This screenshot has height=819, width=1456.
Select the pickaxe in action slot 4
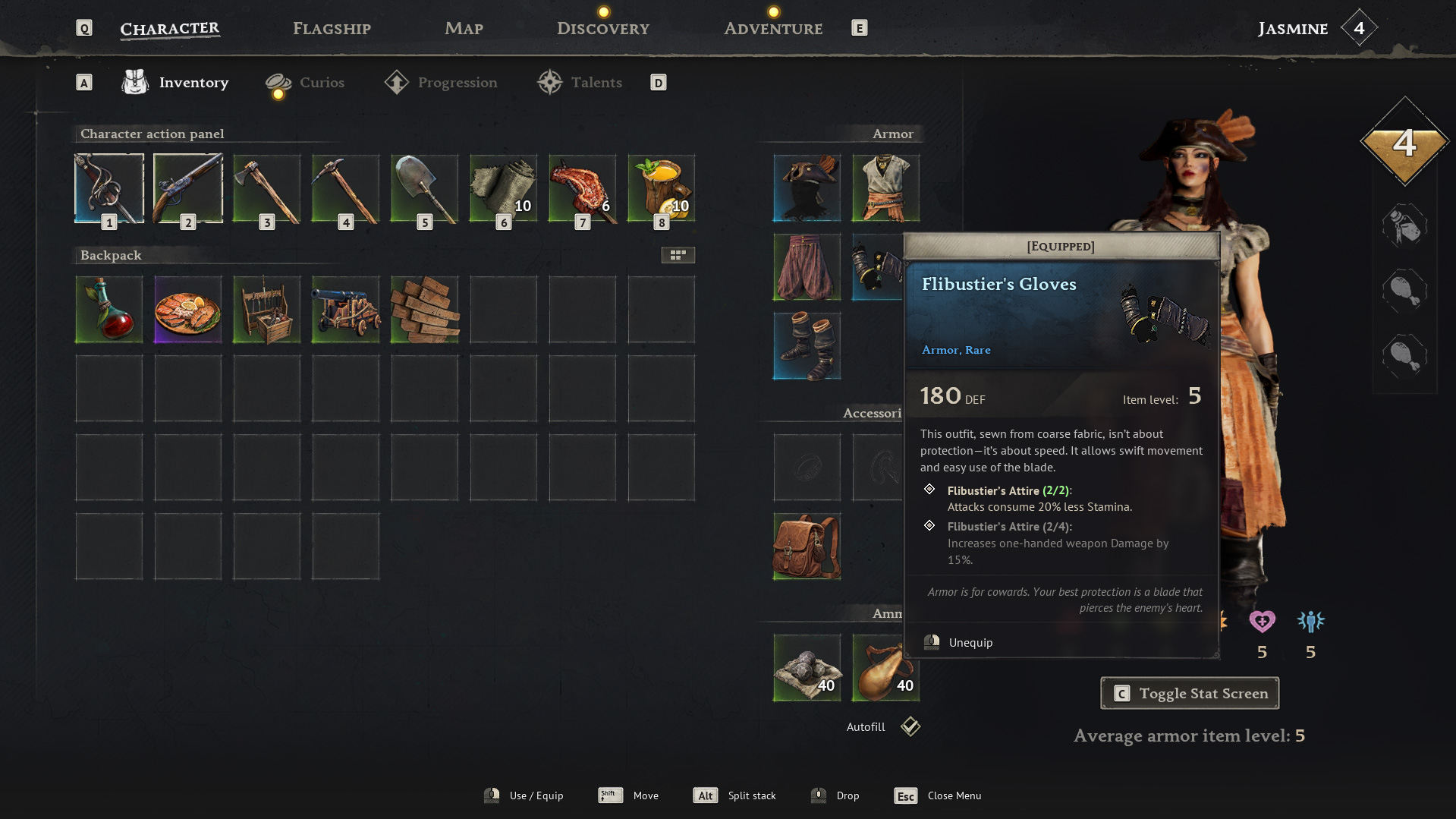pos(345,187)
